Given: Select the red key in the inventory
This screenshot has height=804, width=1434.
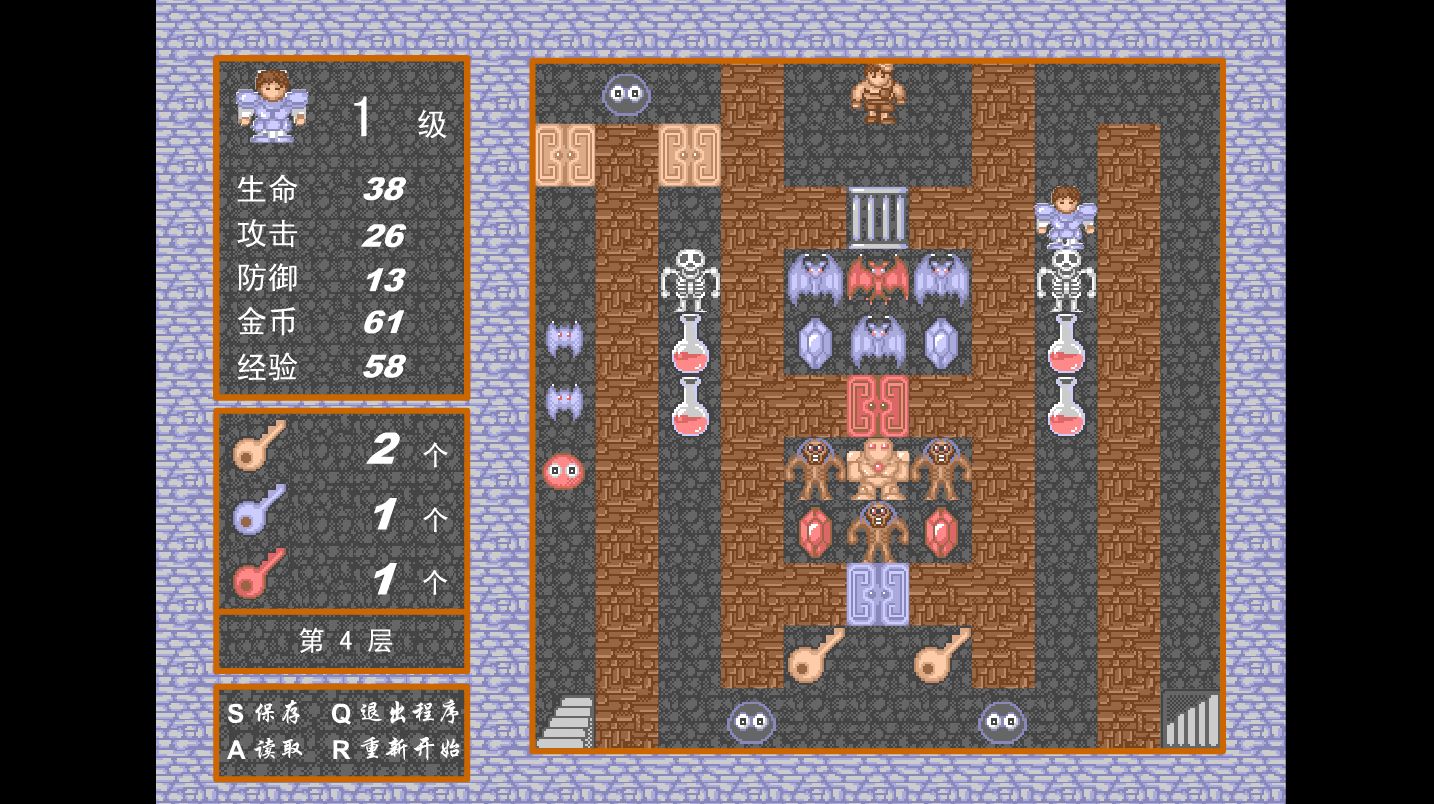Looking at the screenshot, I should tap(259, 574).
